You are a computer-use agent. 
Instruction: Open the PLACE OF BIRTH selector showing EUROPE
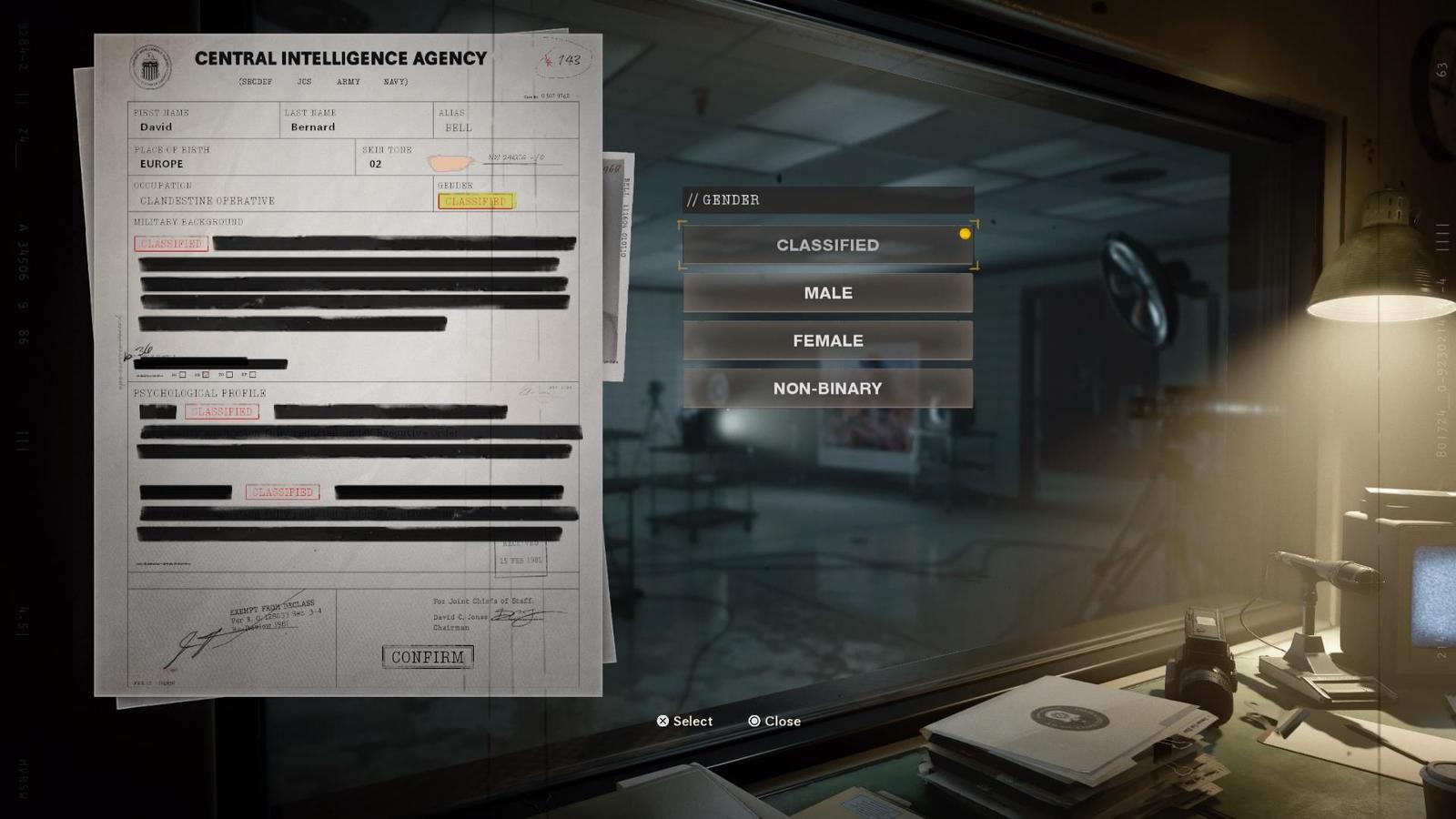[160, 164]
